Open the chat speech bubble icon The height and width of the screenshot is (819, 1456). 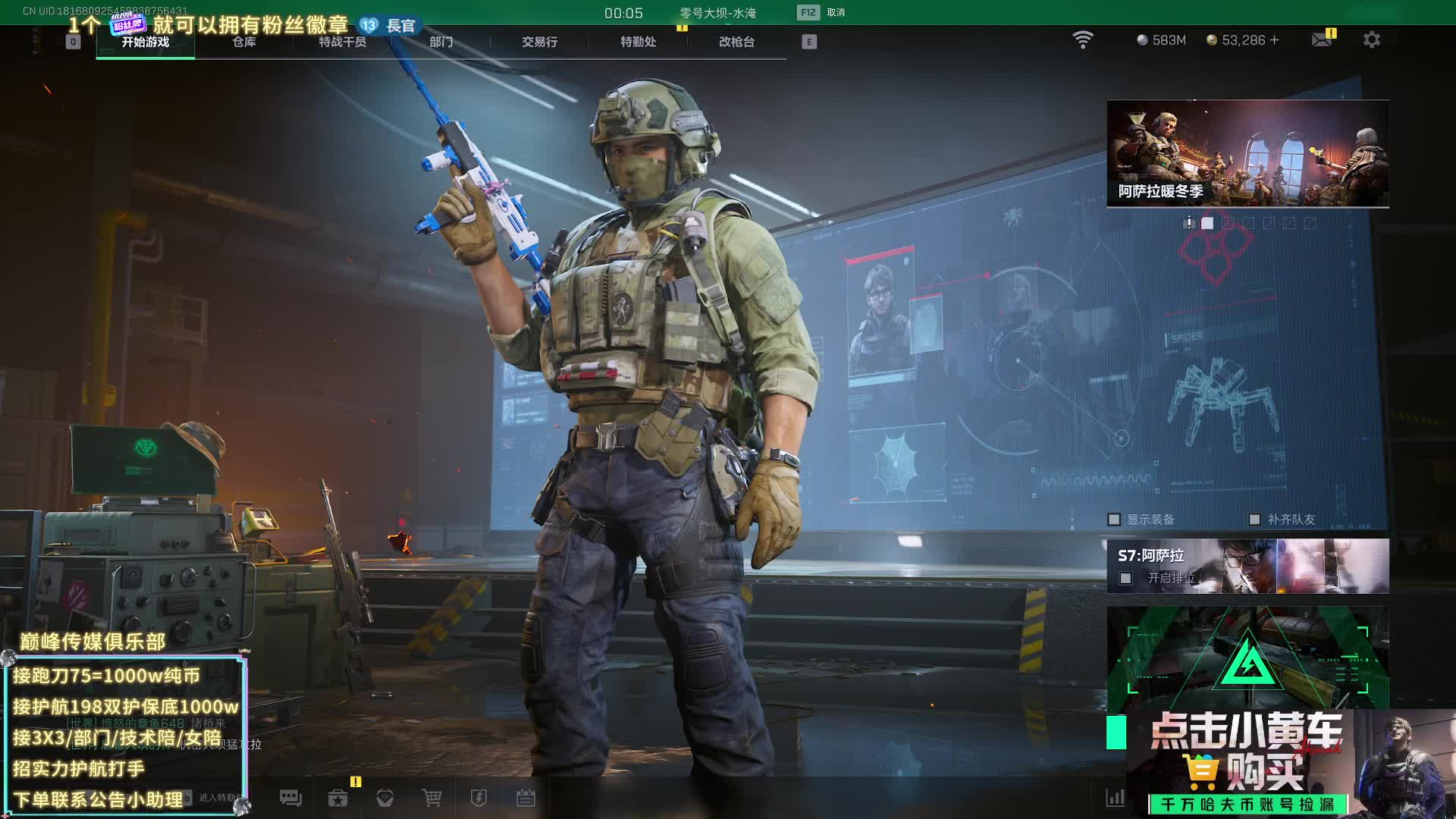(290, 798)
